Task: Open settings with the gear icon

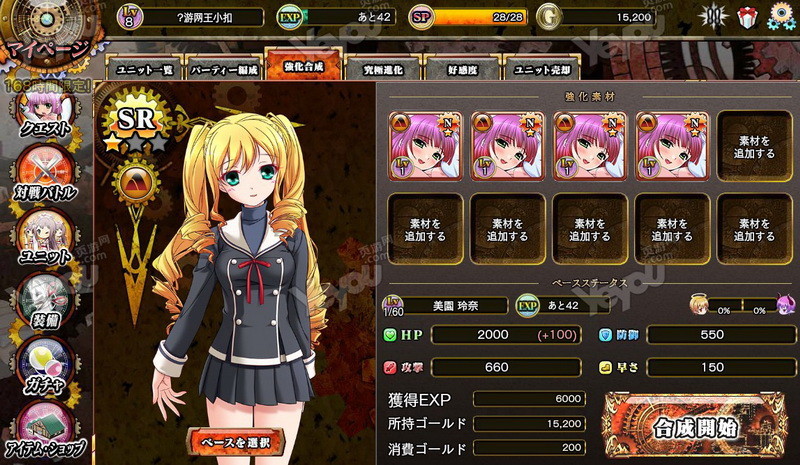Action: 781,16
